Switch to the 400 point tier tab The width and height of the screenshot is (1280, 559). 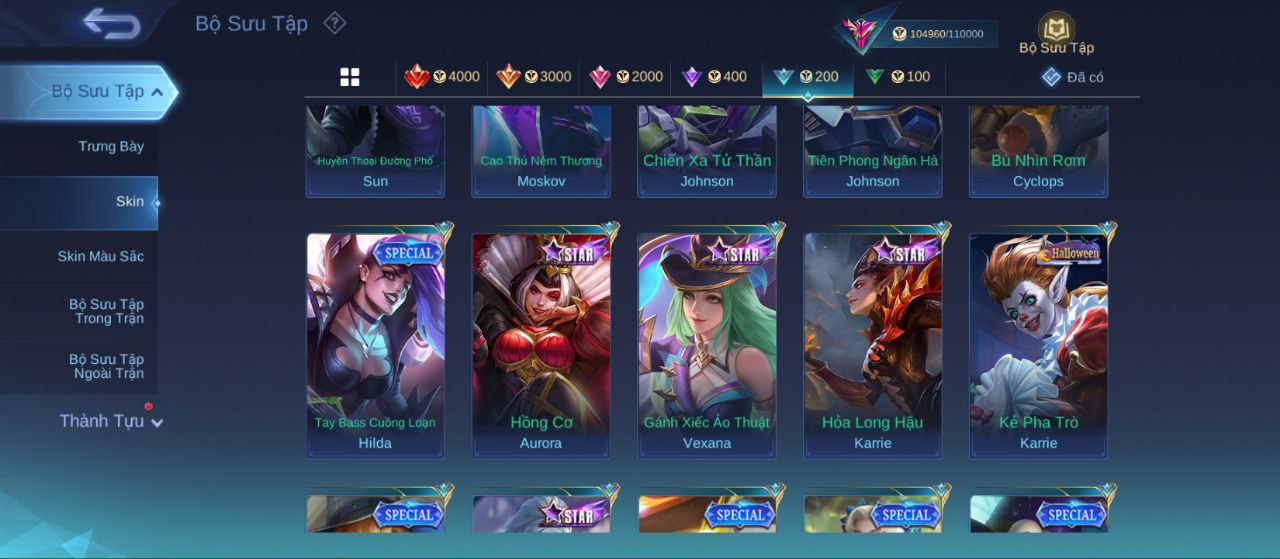pos(714,77)
